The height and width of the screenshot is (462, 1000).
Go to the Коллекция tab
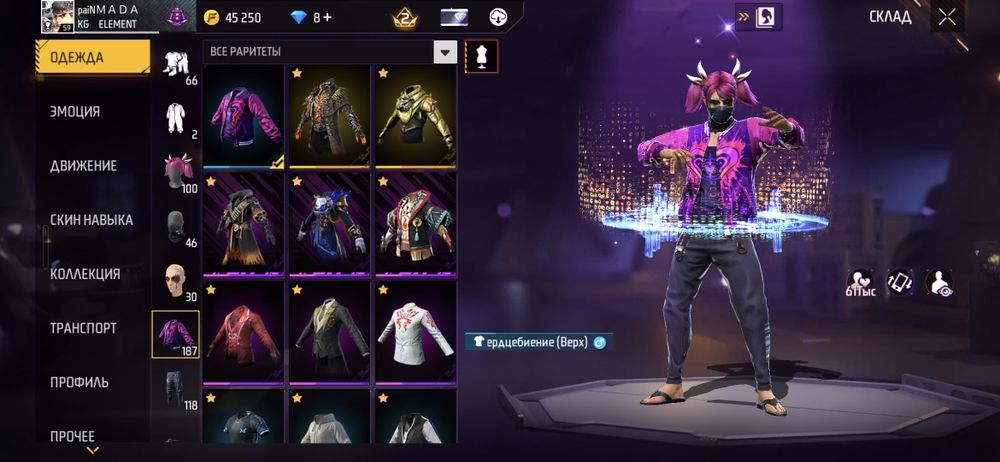pyautogui.click(x=85, y=274)
